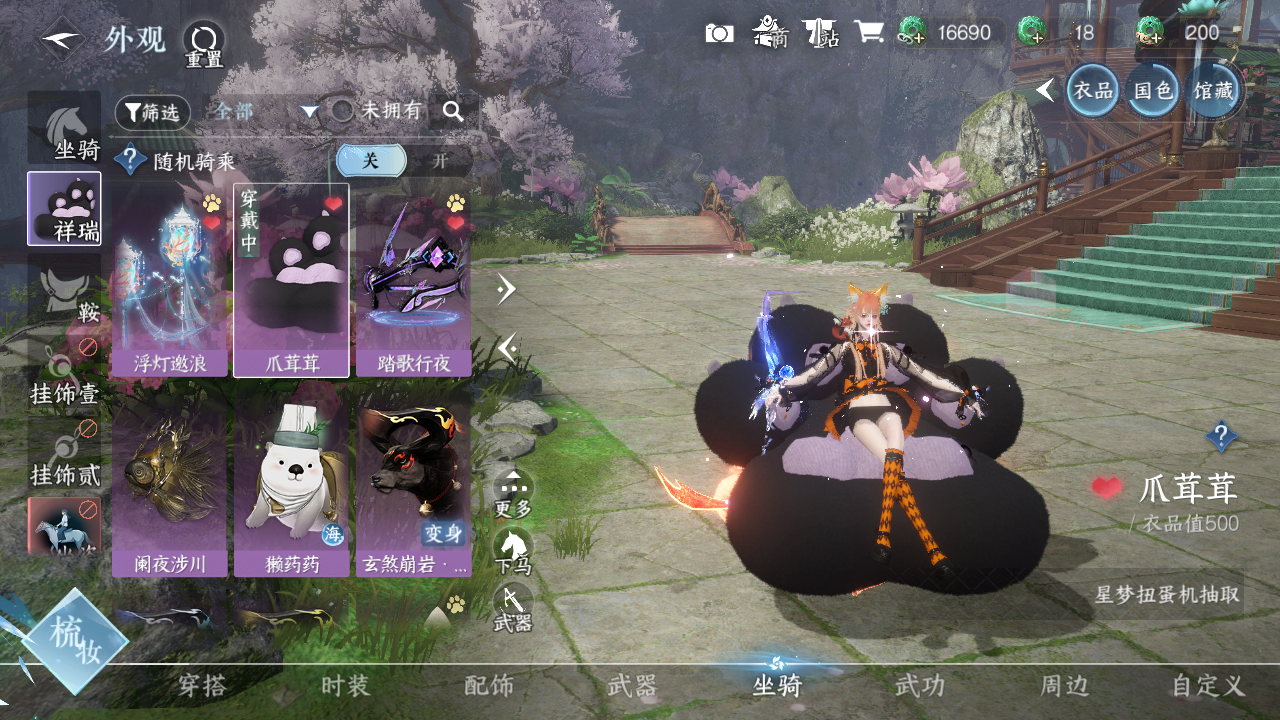Pick the 阑夜涉川 goldfish mount
This screenshot has width=1280, height=720.
point(170,489)
